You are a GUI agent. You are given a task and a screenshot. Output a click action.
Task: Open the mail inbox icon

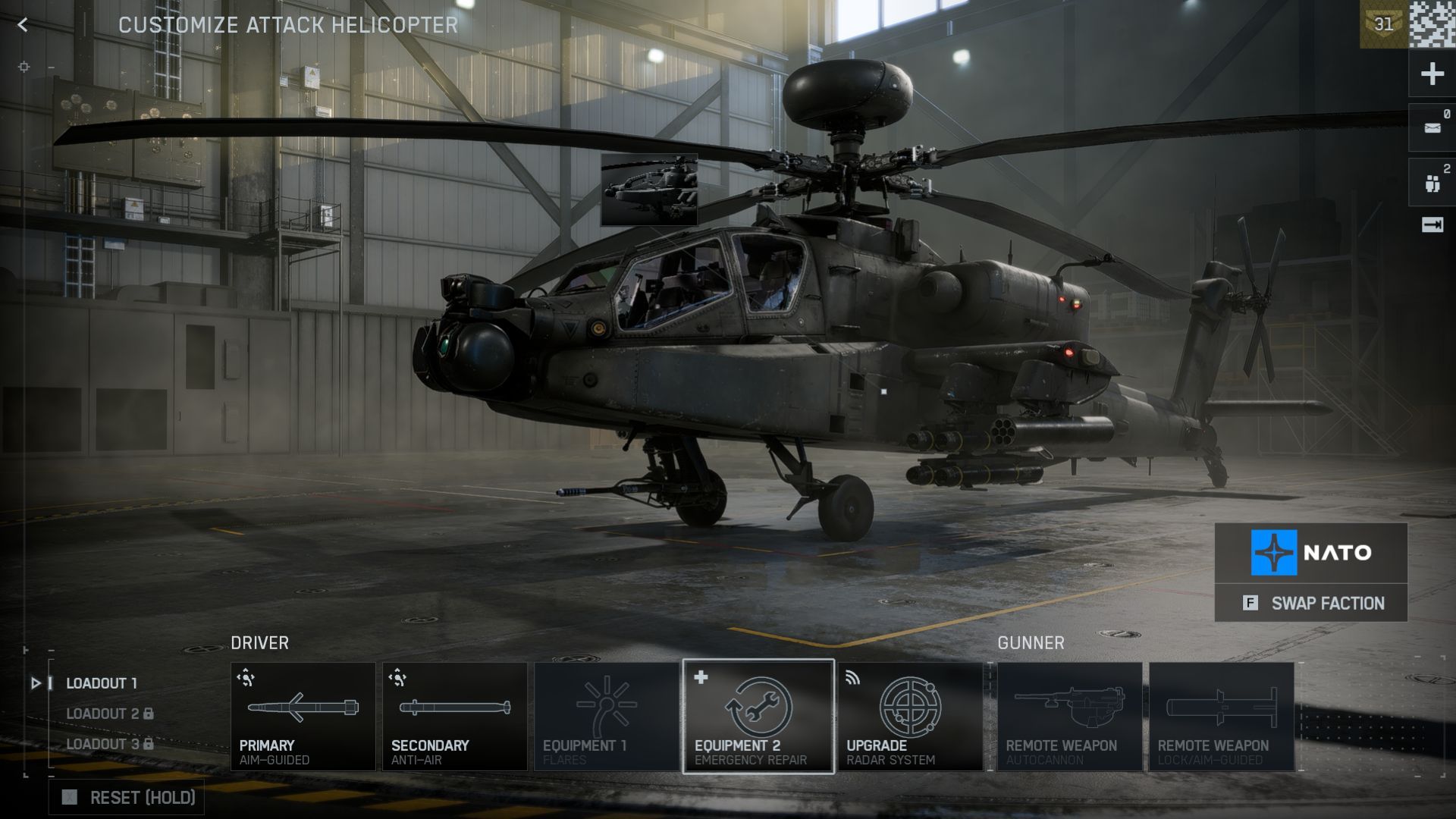(1432, 127)
